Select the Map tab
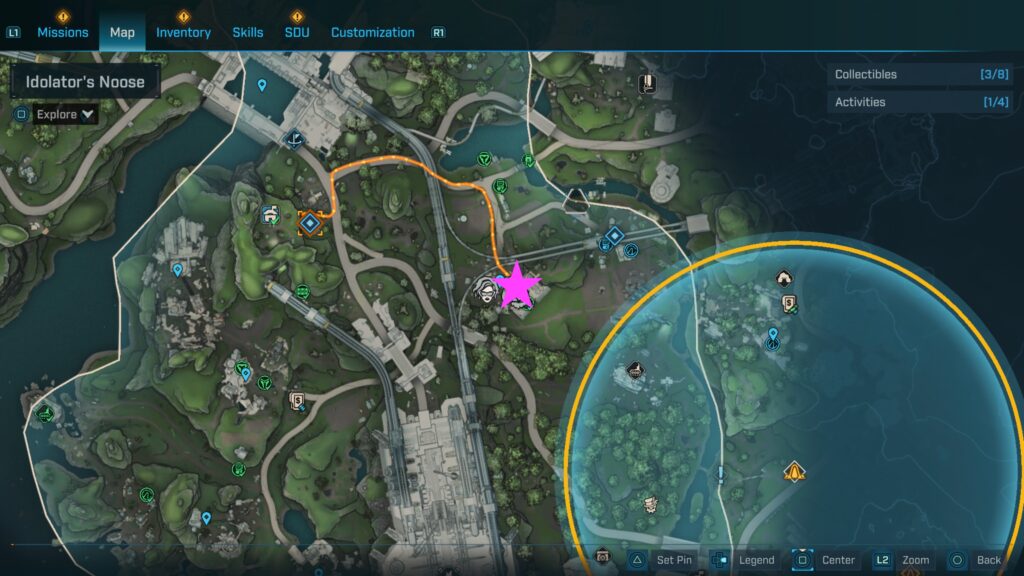 click(122, 32)
